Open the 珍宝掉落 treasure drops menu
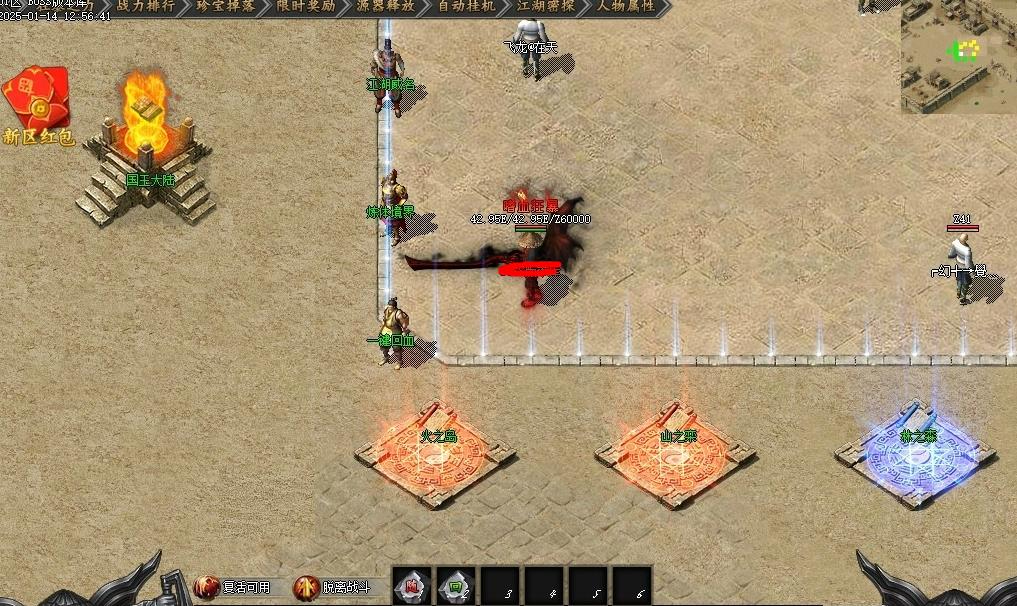 coord(225,6)
